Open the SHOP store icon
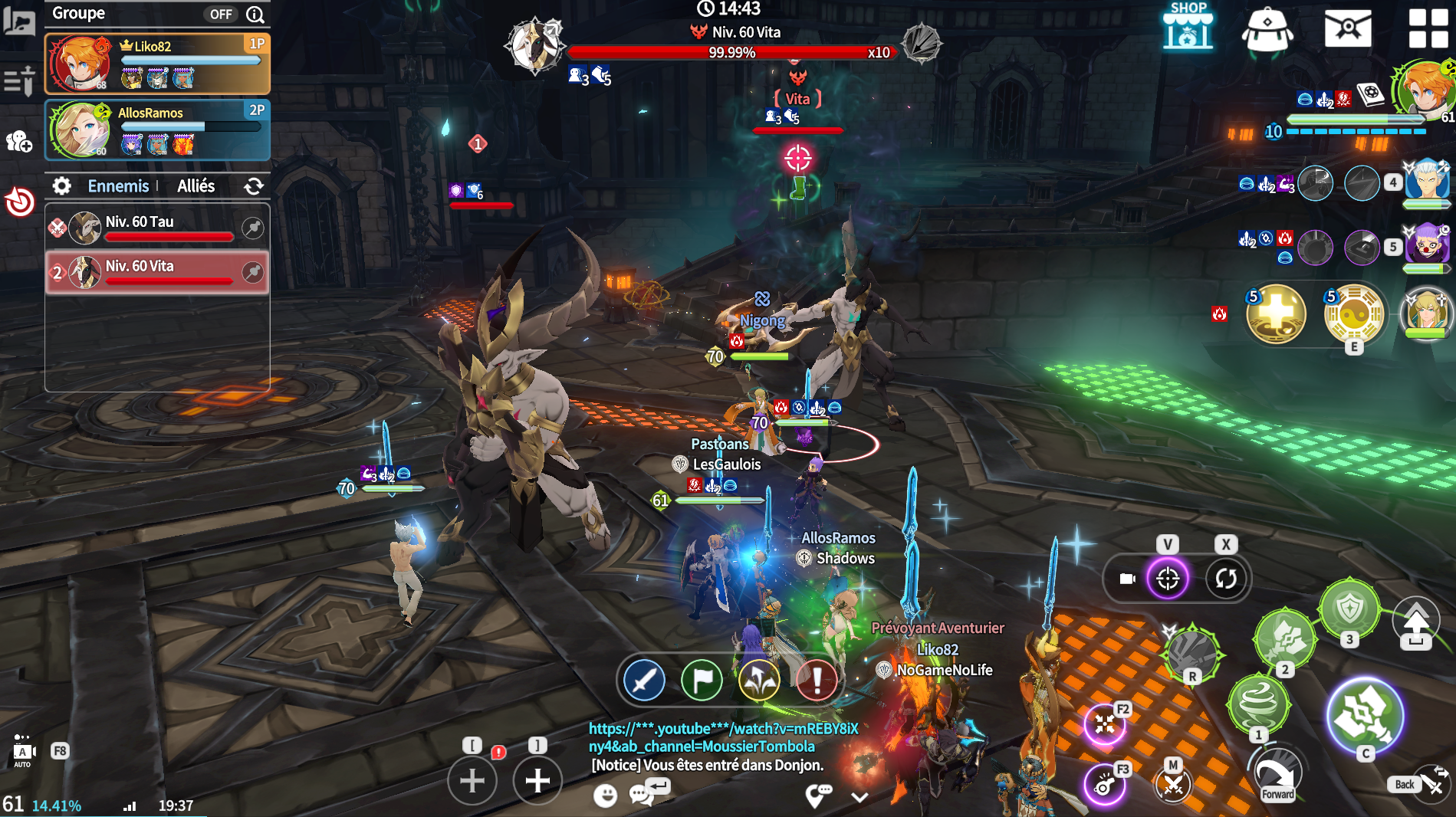The image size is (1456, 817). pyautogui.click(x=1188, y=28)
